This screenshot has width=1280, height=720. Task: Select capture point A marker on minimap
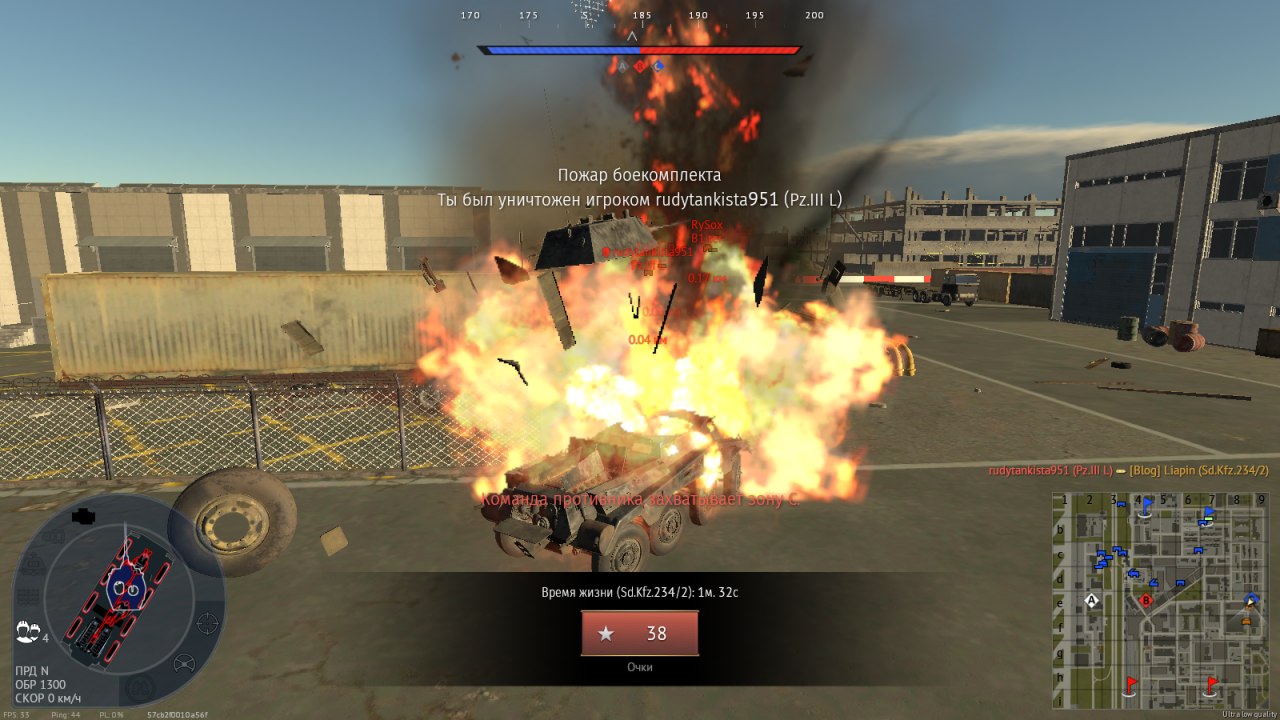pyautogui.click(x=1092, y=600)
